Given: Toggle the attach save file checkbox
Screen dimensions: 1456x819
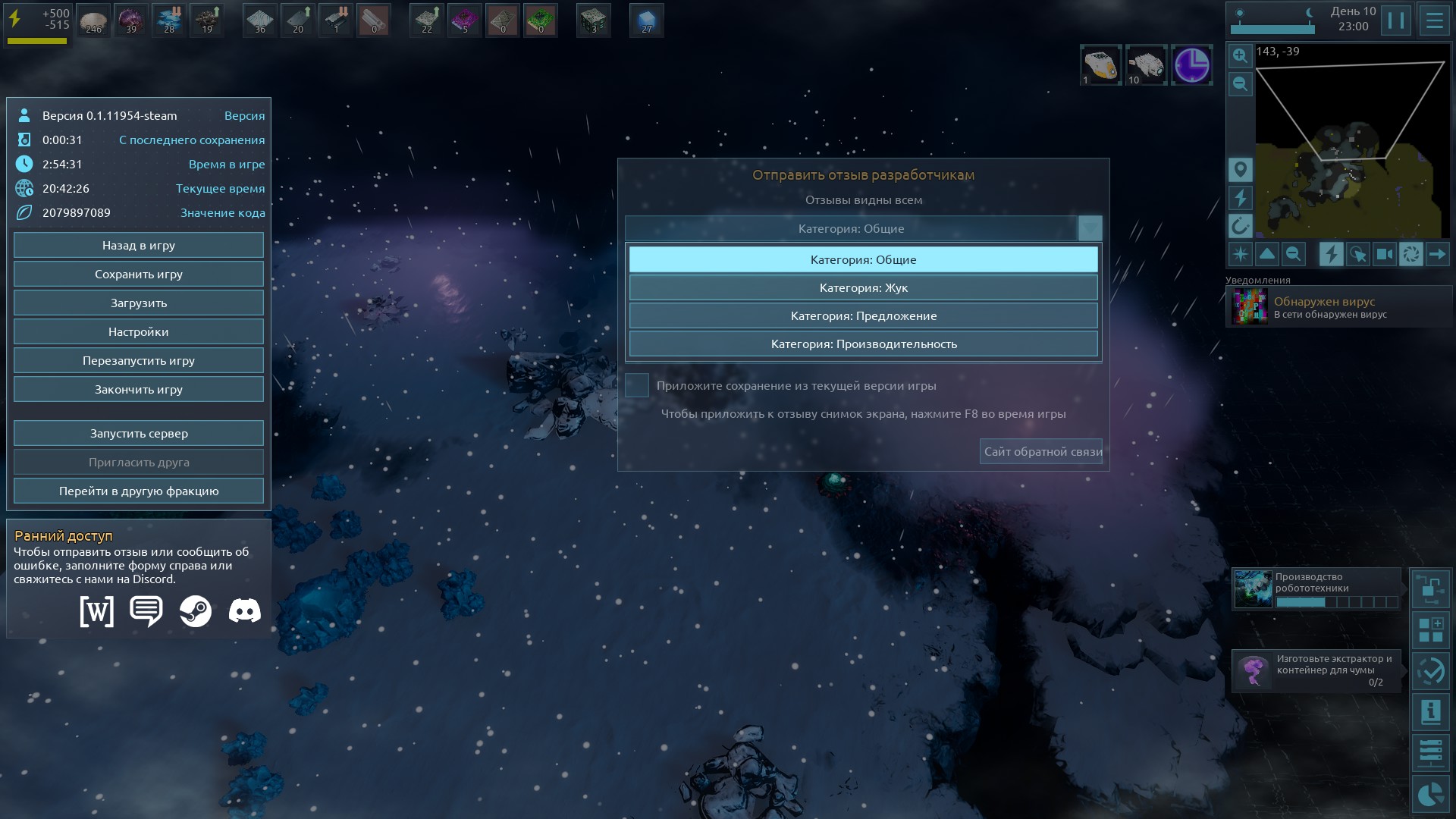Looking at the screenshot, I should (637, 385).
